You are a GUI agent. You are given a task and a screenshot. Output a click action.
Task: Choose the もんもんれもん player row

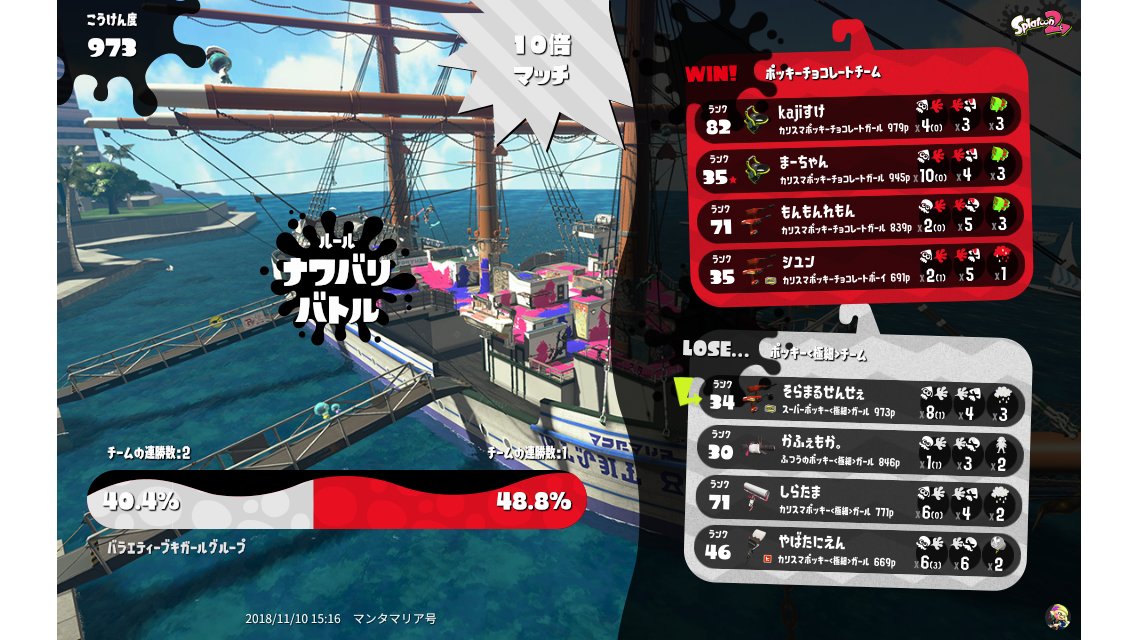pyautogui.click(x=858, y=218)
